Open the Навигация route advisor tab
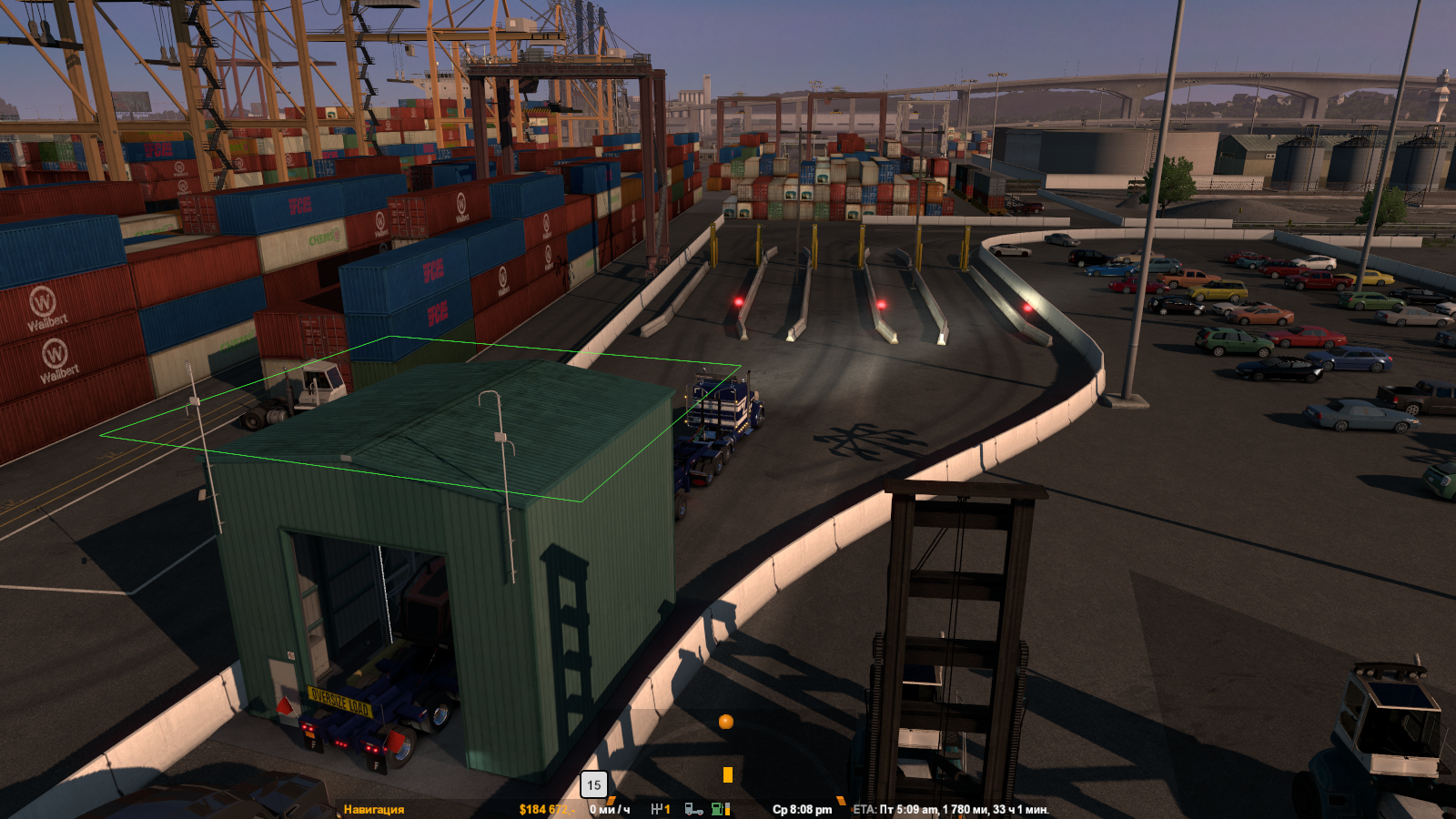 pyautogui.click(x=373, y=809)
